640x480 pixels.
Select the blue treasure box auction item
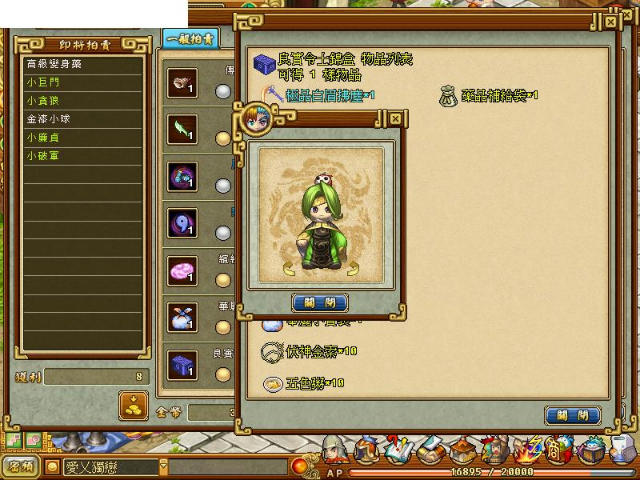[x=182, y=363]
